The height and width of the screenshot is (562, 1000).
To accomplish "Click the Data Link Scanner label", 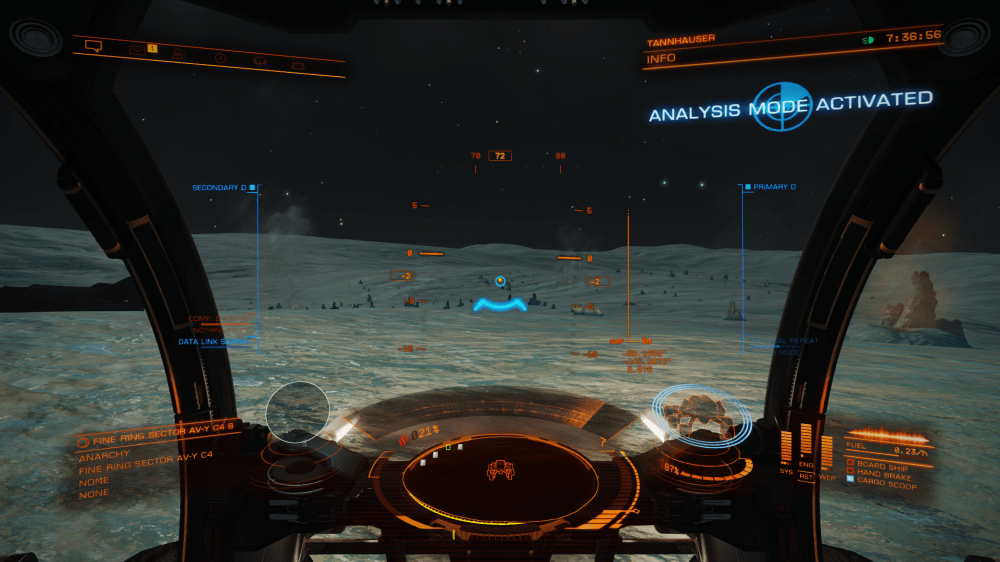I will coord(212,341).
